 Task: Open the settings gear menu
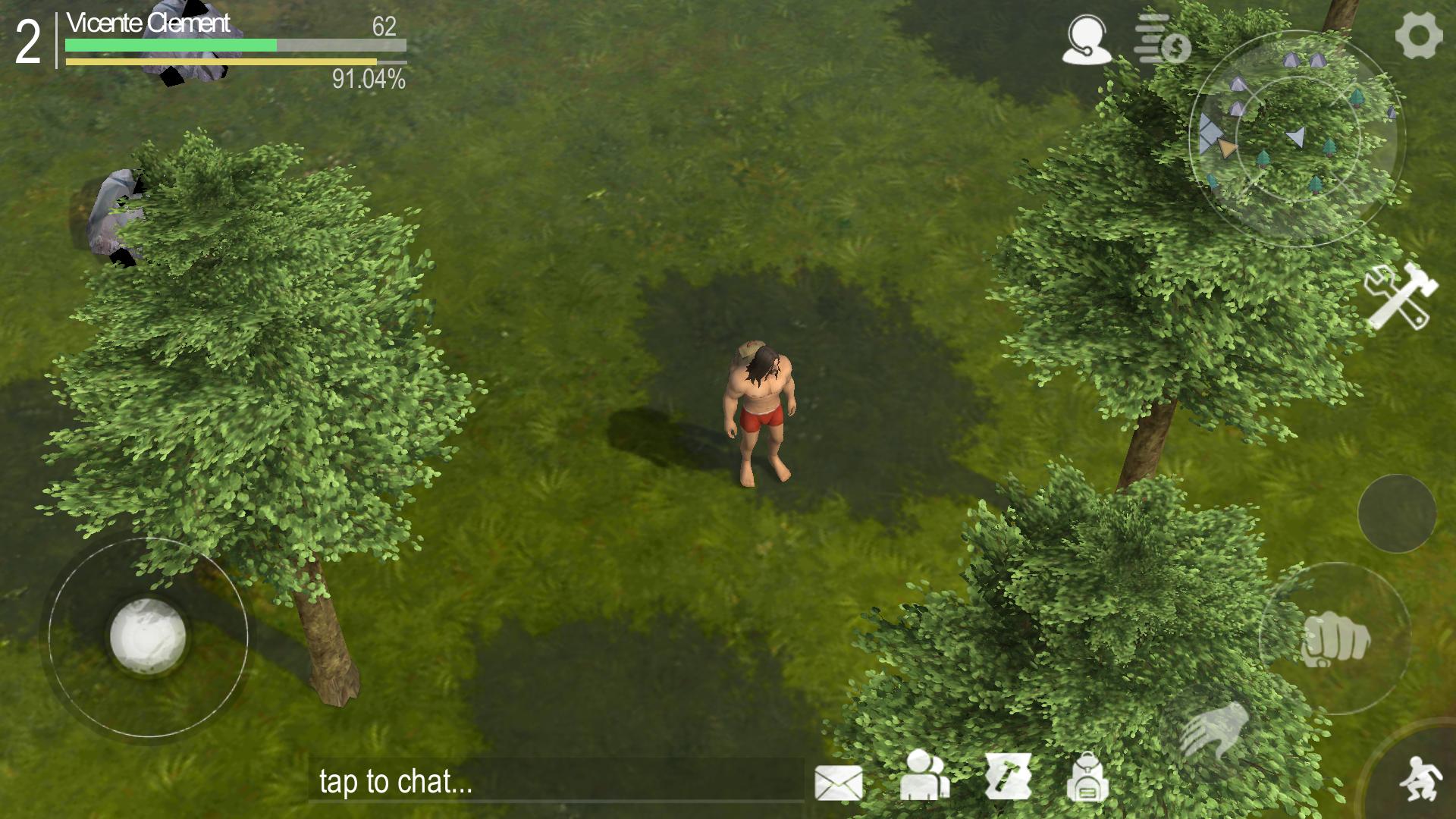pyautogui.click(x=1418, y=36)
